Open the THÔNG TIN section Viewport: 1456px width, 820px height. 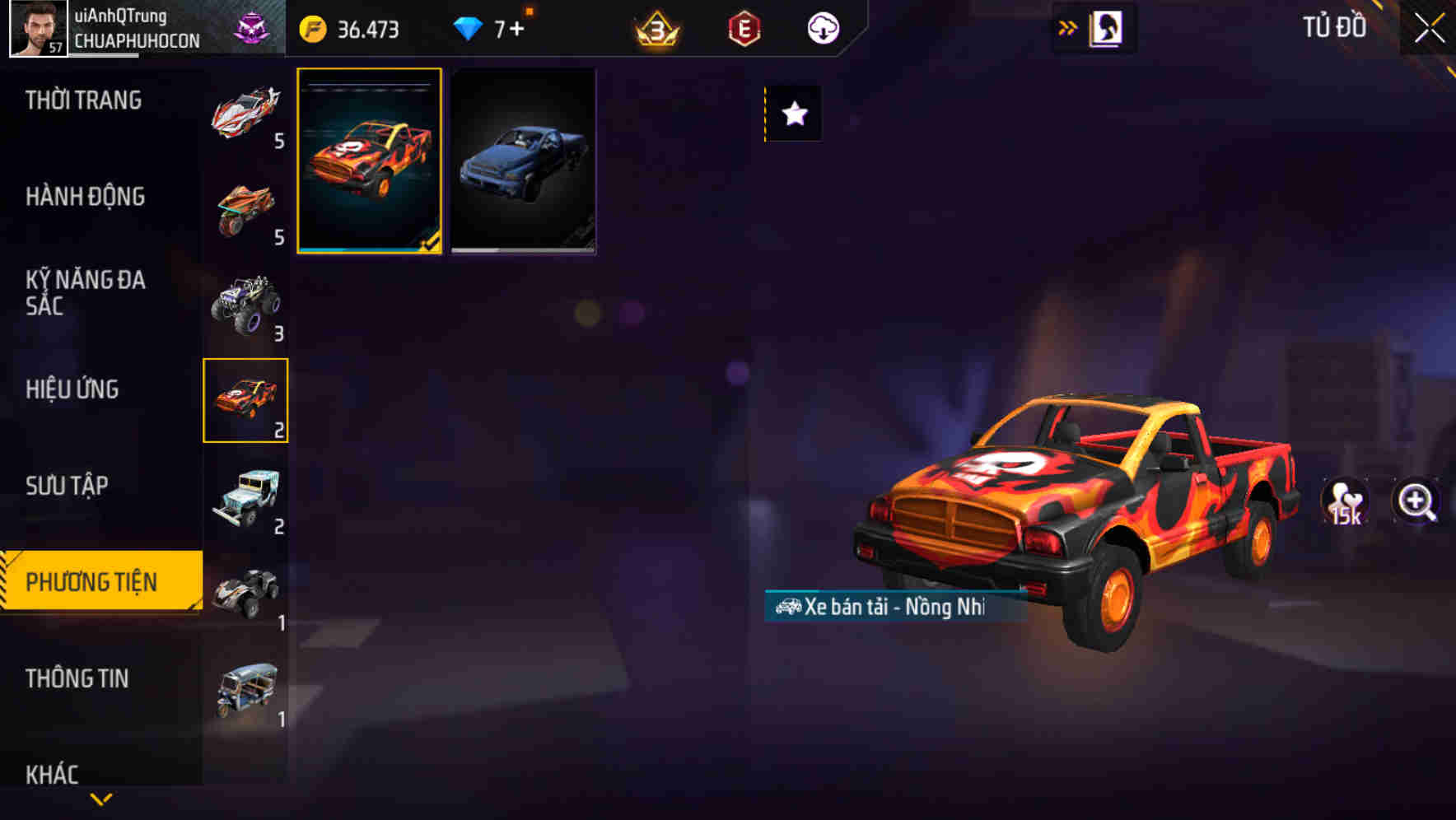(78, 678)
